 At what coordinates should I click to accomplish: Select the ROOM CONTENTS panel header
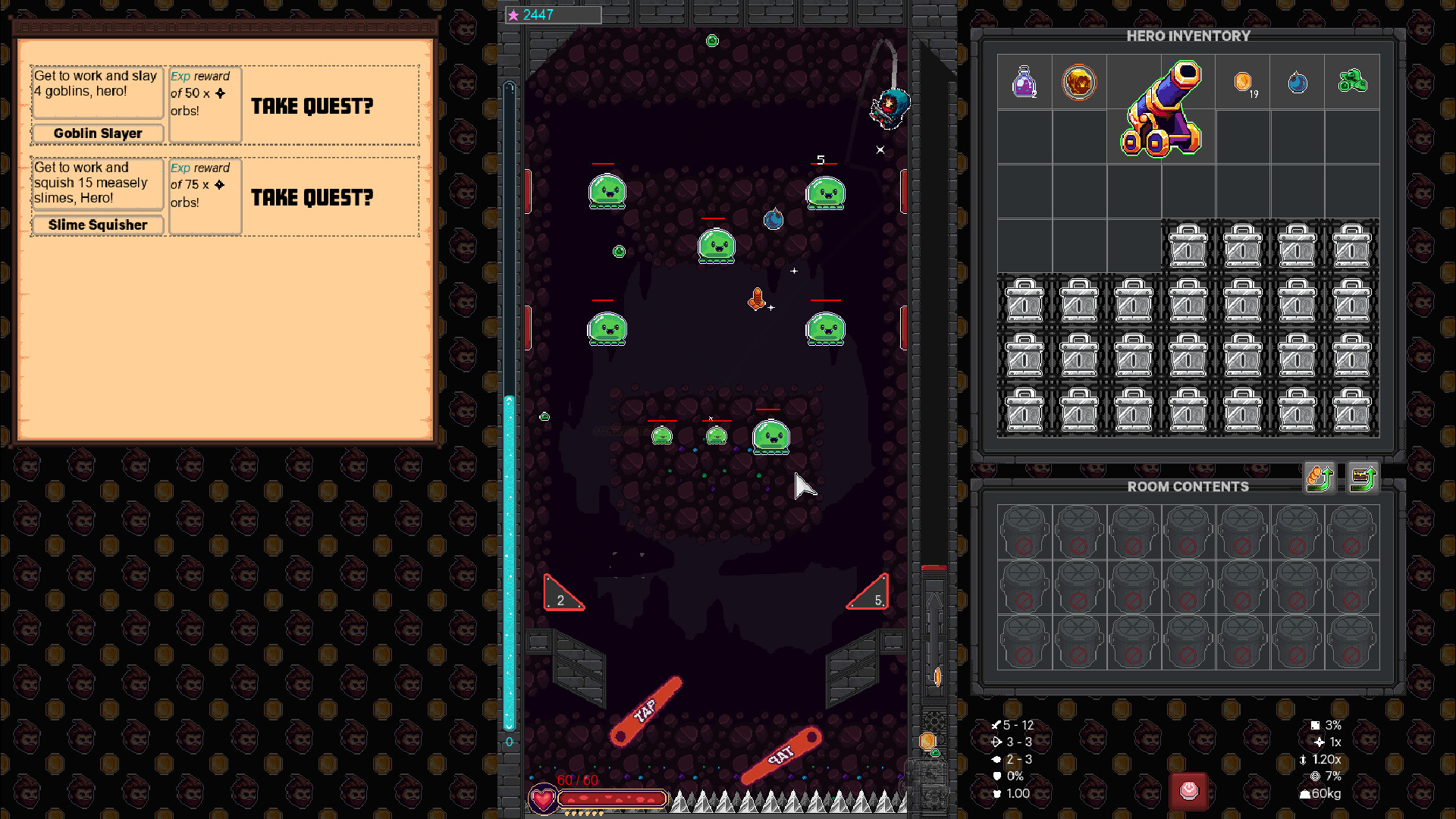click(1187, 487)
